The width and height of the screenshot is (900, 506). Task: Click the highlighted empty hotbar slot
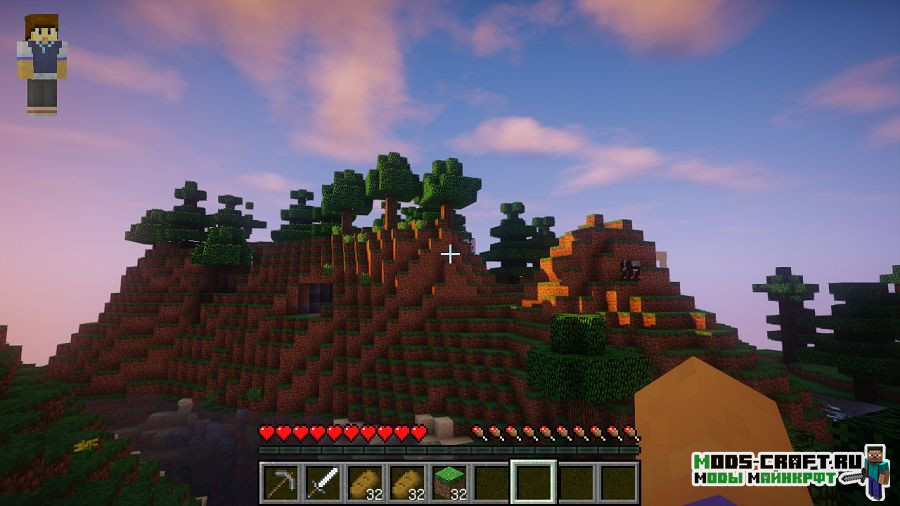pyautogui.click(x=532, y=483)
